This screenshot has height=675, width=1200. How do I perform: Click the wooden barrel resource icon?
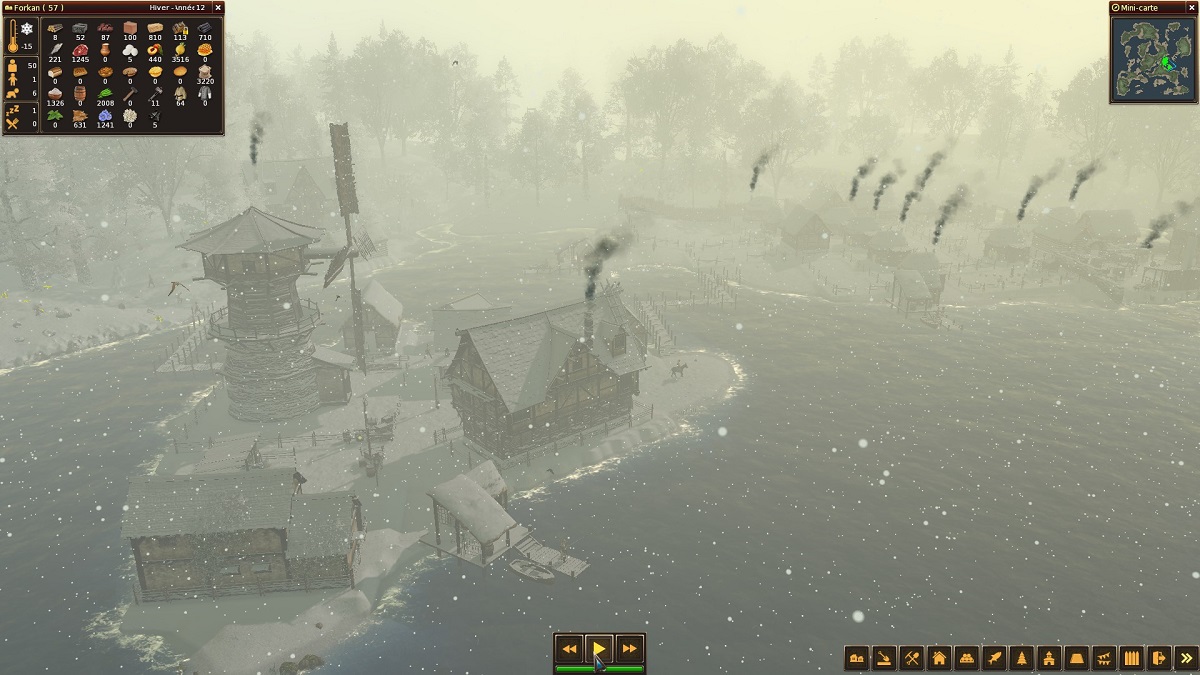[x=80, y=94]
